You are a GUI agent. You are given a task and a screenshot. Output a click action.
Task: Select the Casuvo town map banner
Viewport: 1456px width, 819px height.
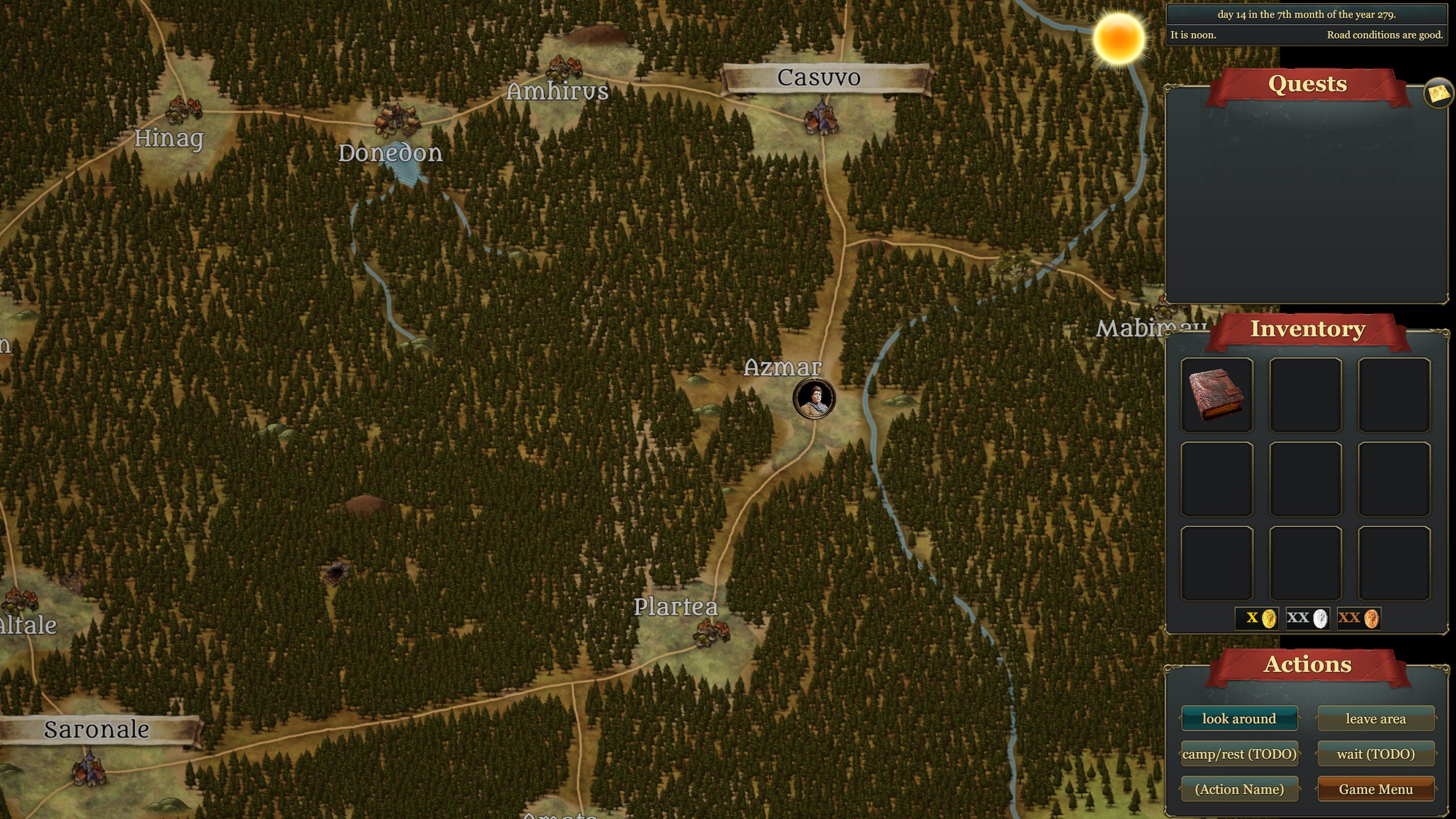819,78
